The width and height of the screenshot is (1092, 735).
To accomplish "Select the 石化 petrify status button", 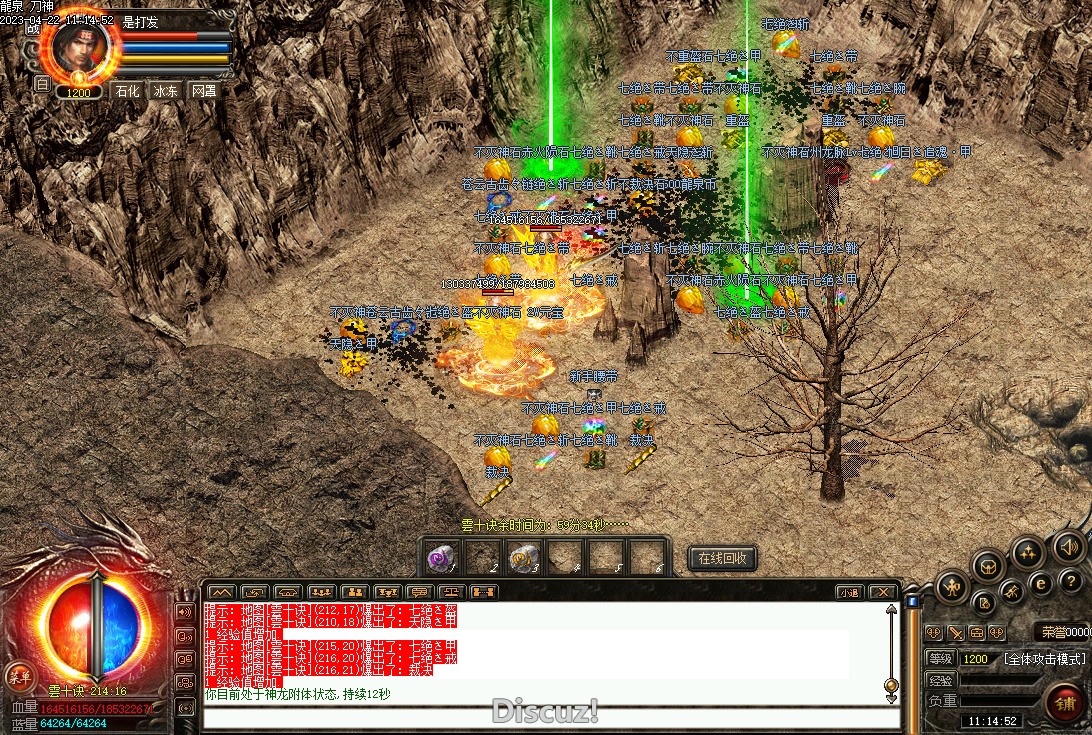I will point(127,90).
